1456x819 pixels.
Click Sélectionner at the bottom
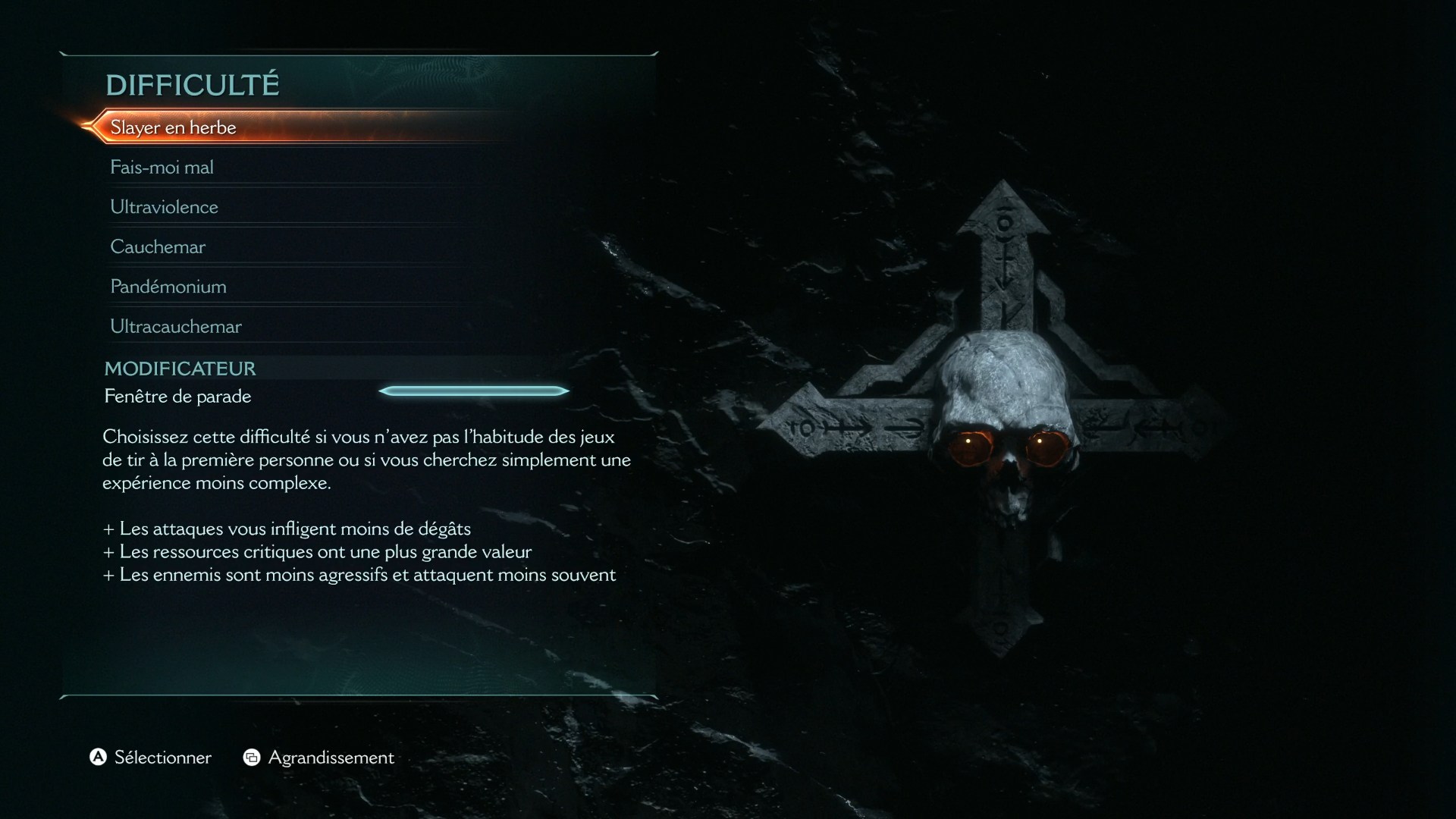pos(162,757)
